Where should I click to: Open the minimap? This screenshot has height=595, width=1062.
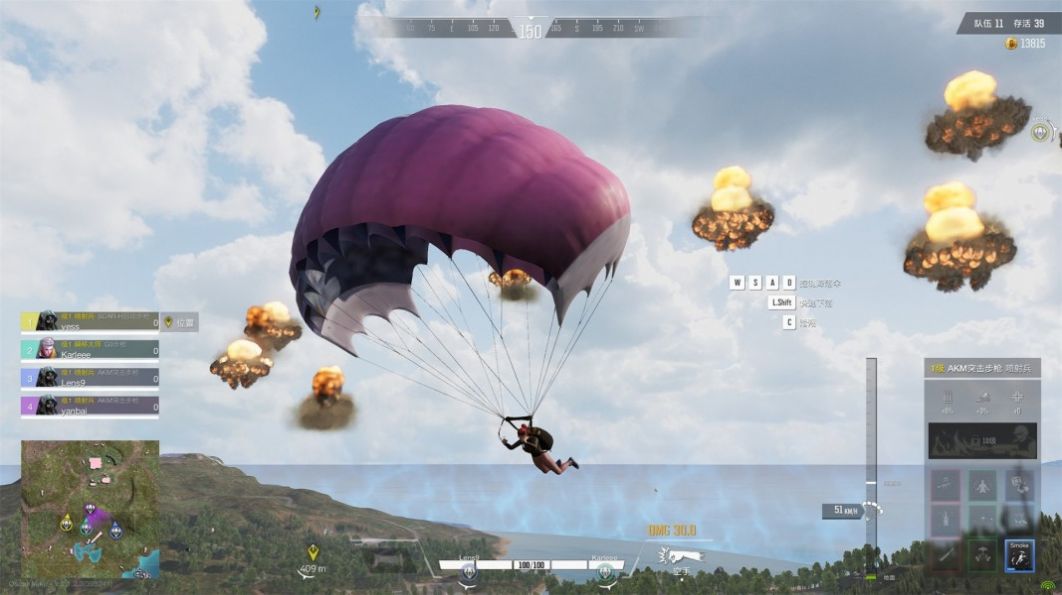tap(90, 509)
